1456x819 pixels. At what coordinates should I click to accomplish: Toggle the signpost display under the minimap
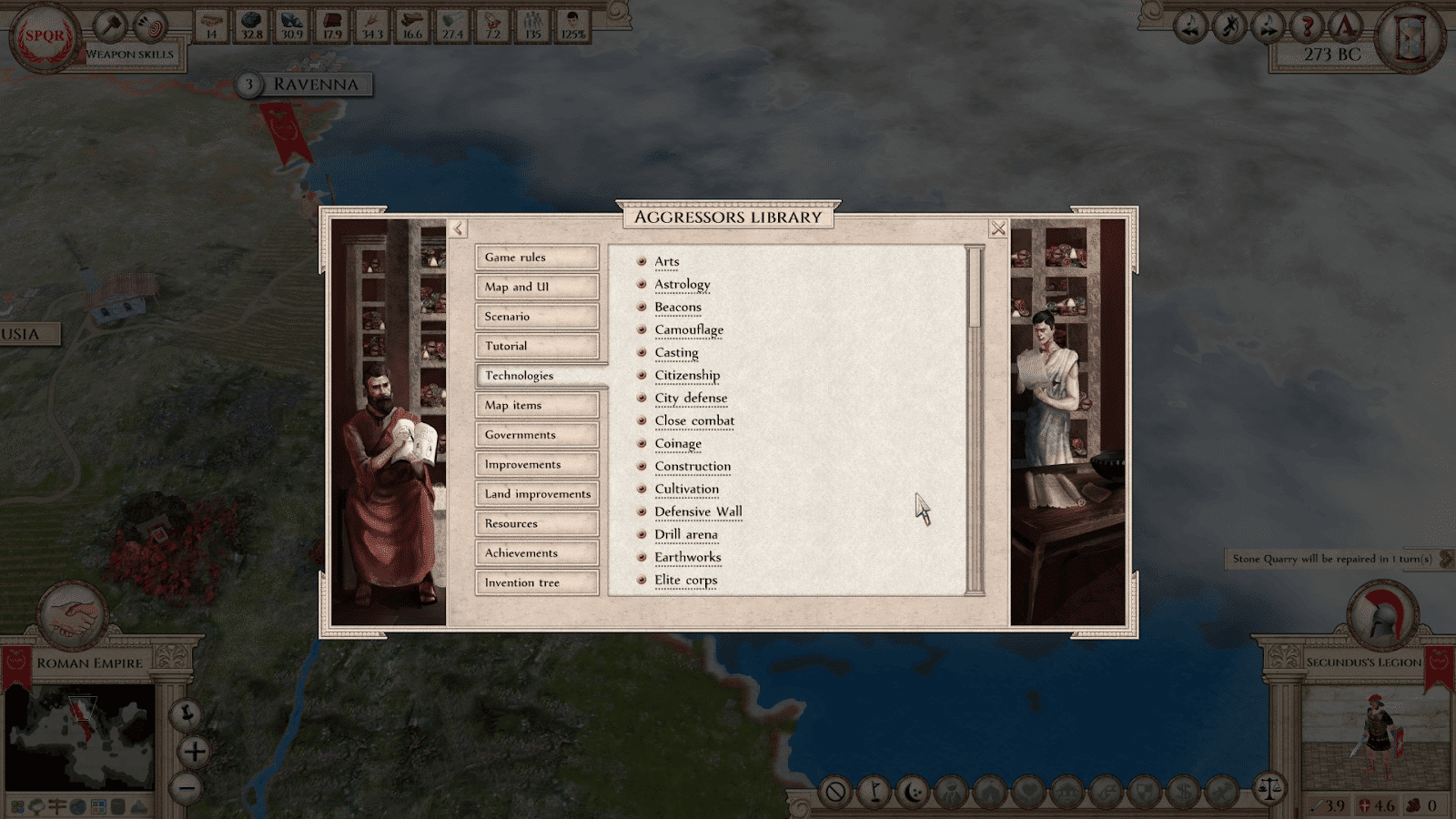(x=57, y=806)
